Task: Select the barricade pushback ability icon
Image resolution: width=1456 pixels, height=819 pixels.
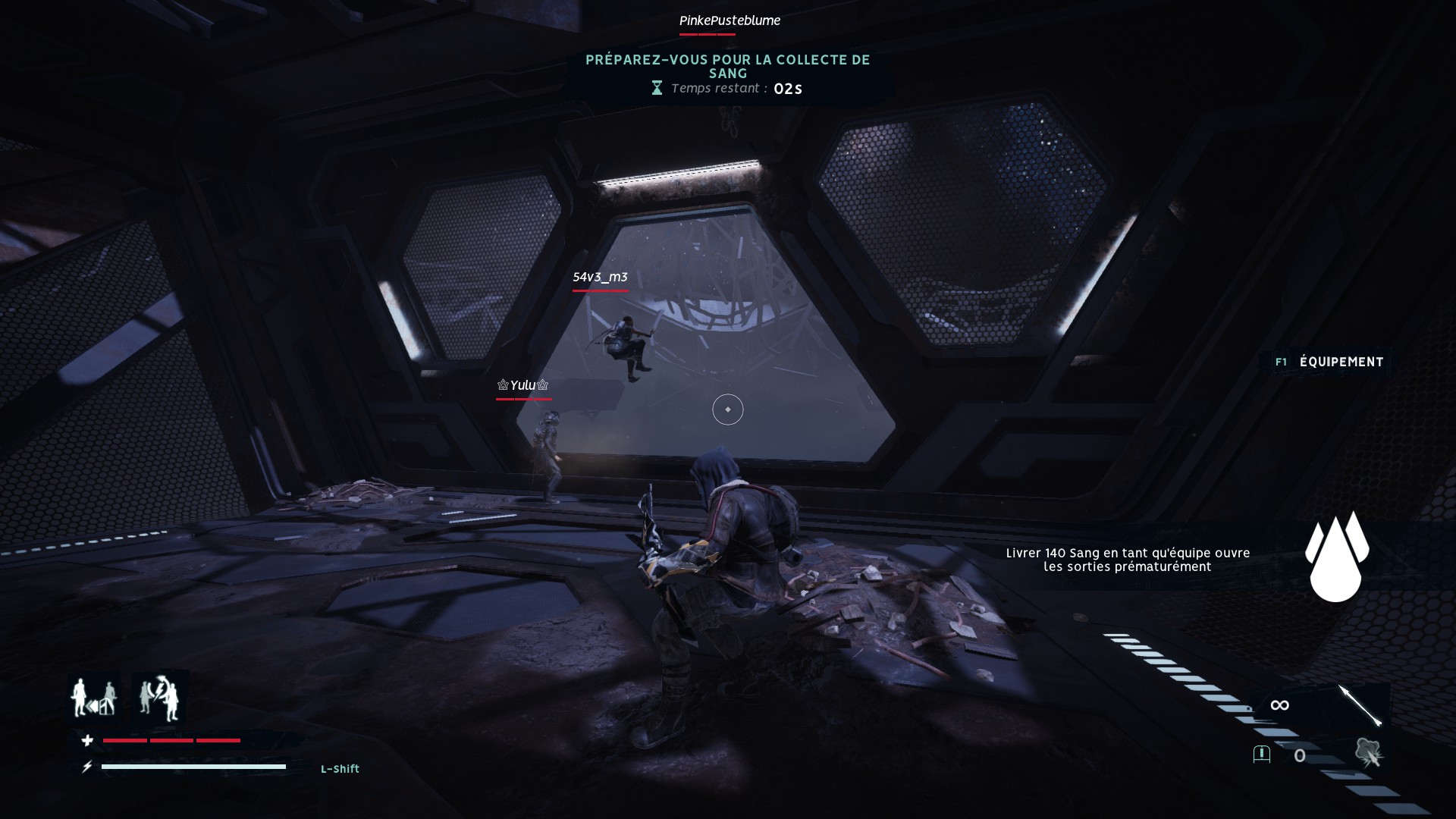Action: (x=94, y=698)
